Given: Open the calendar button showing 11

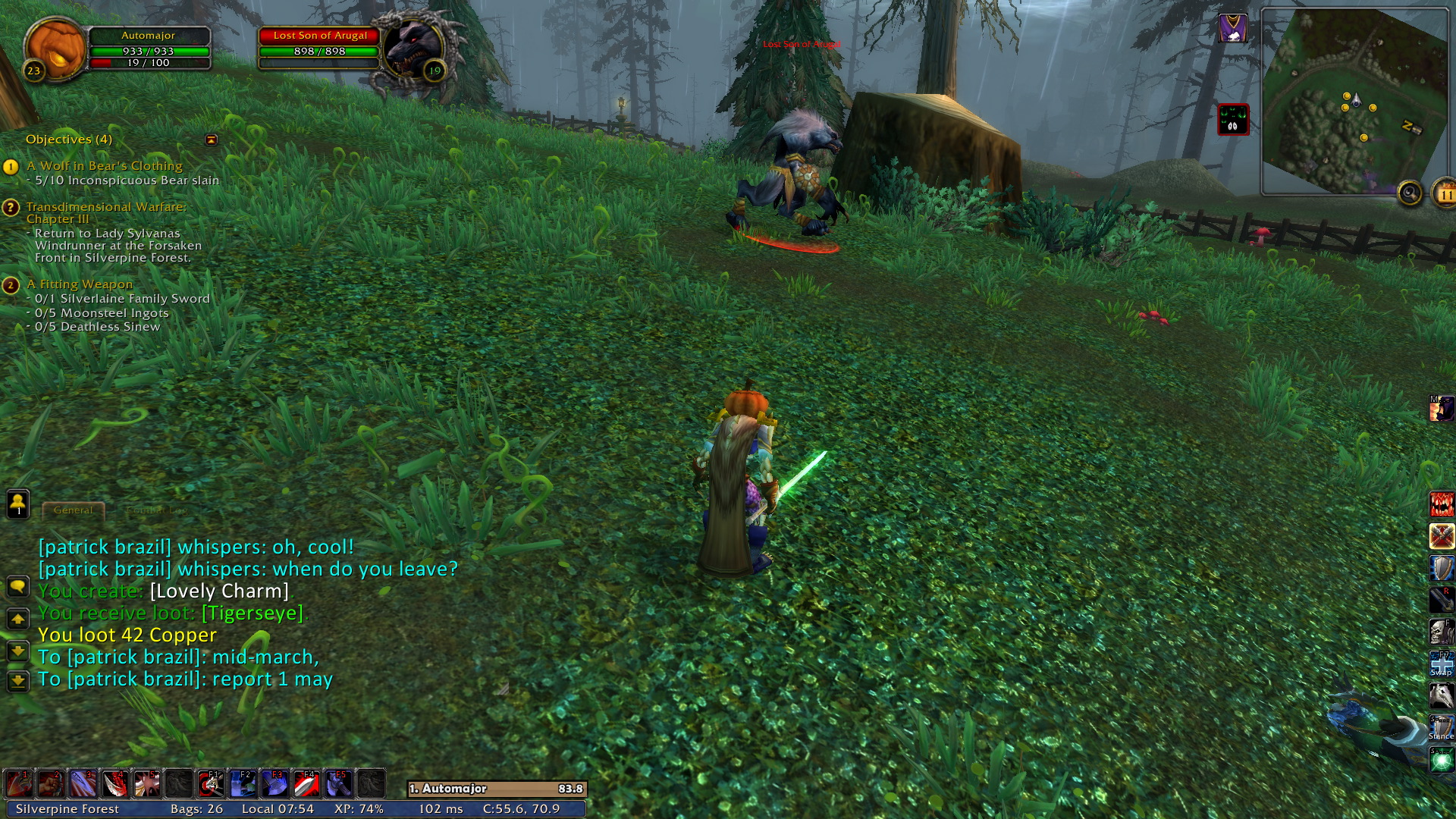Looking at the screenshot, I should tap(1445, 195).
